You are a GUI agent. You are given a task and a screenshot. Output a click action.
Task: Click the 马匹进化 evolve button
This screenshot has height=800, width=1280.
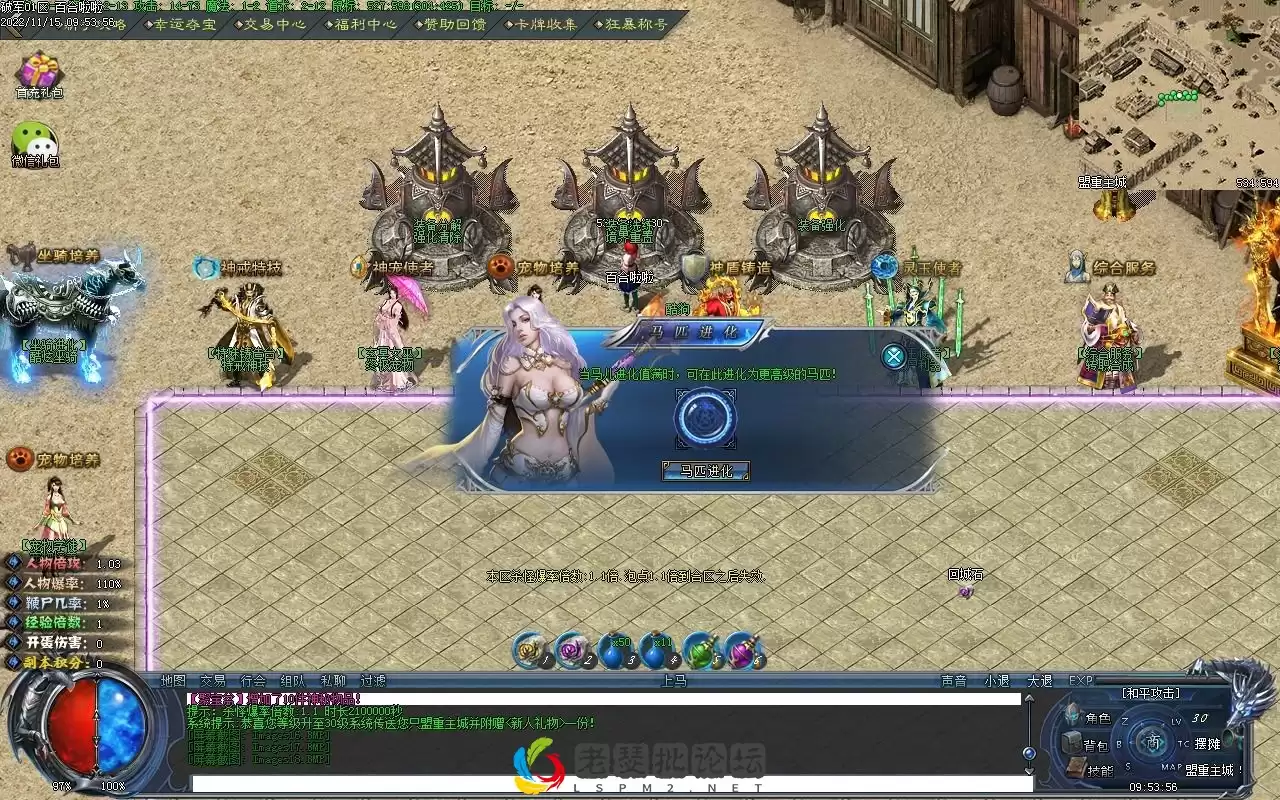[706, 471]
